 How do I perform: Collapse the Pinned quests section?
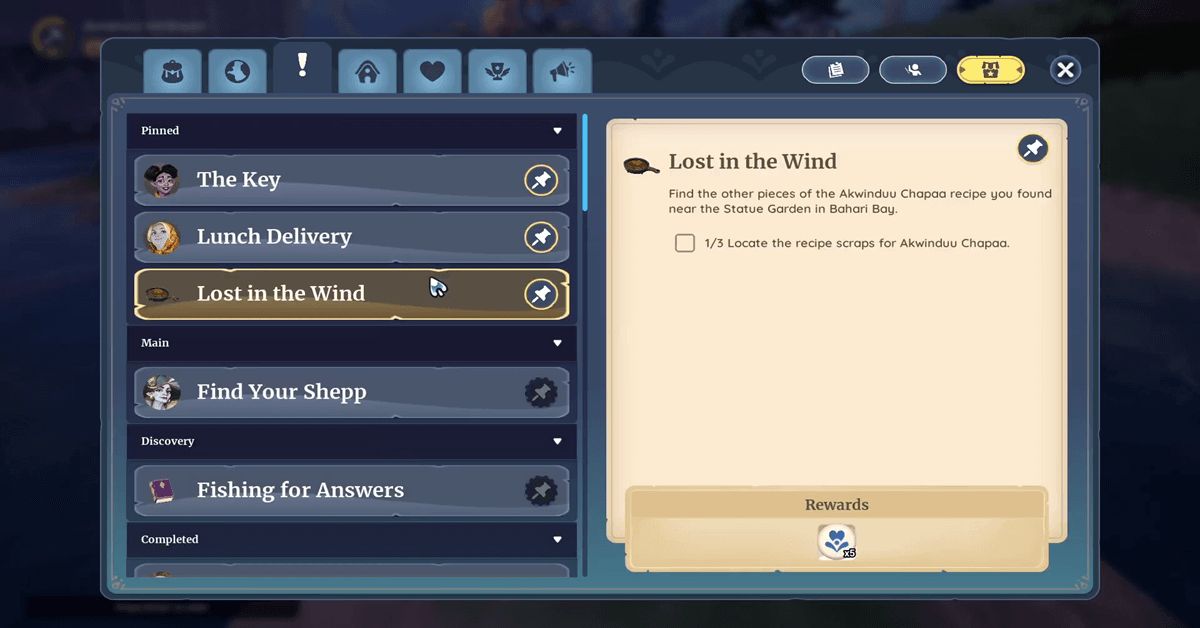tap(557, 131)
